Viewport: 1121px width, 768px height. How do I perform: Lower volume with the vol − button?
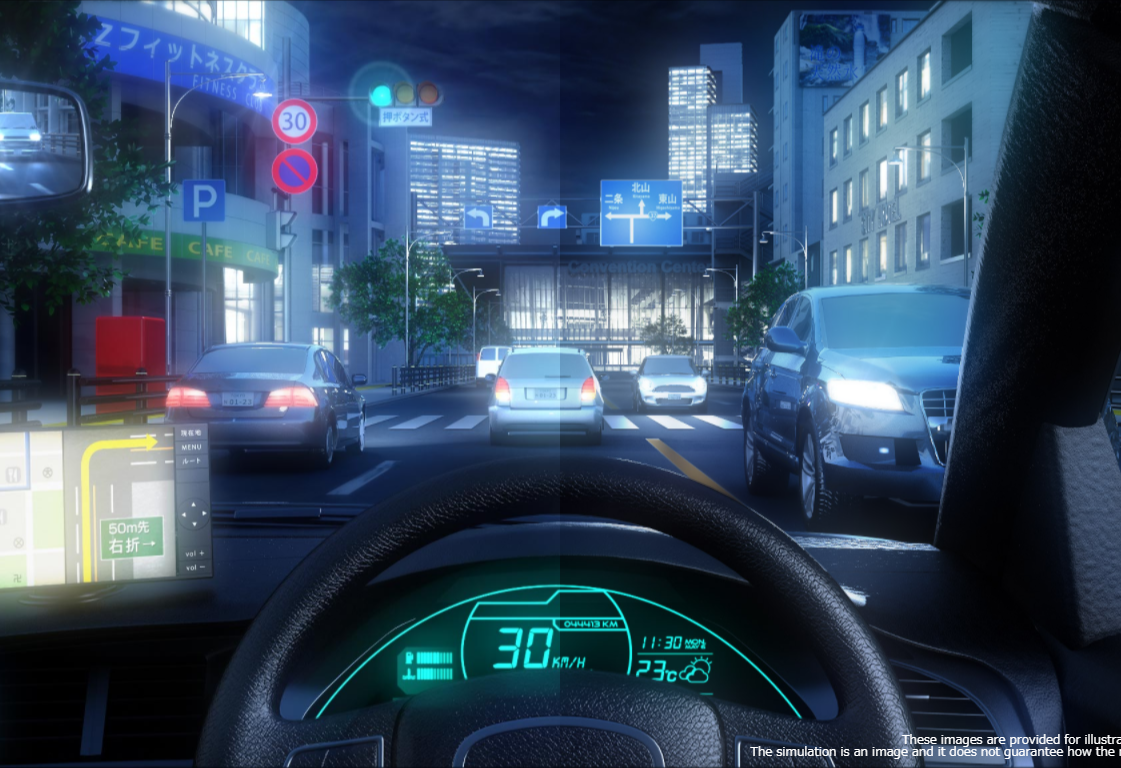click(196, 568)
